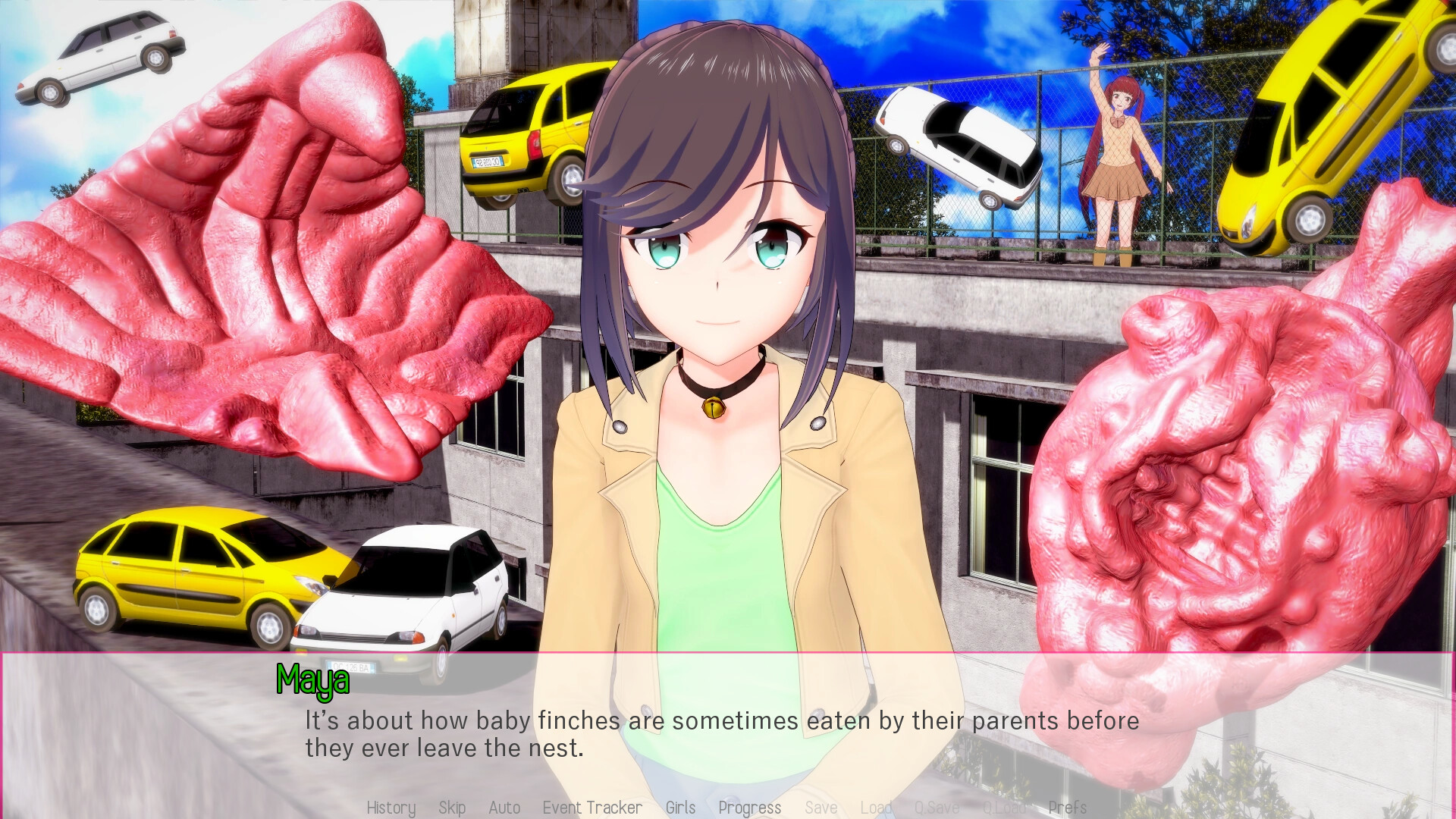
Task: Click Q.Save to quick save
Action: [x=937, y=808]
